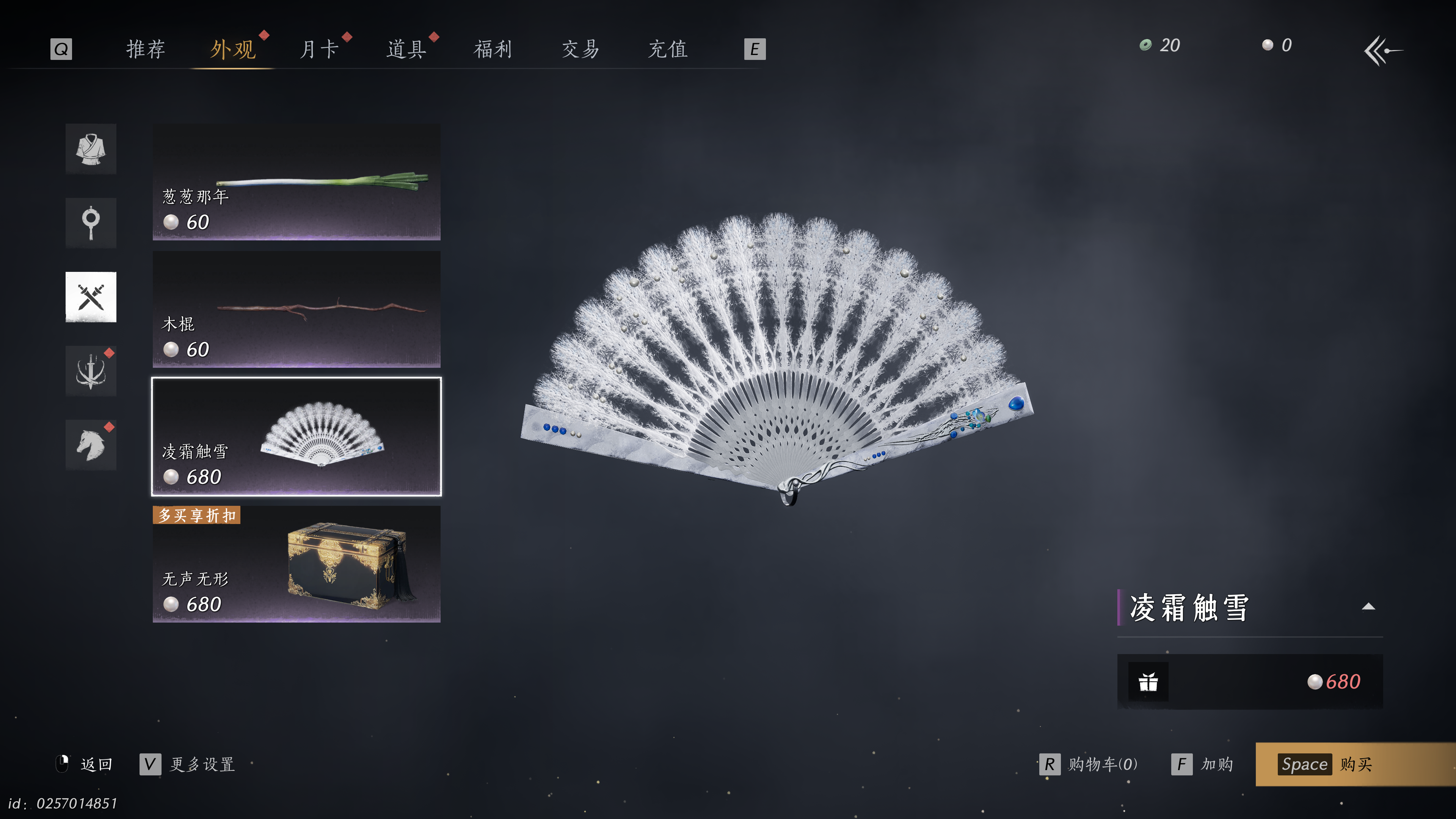The image size is (1456, 819).
Task: Expand the 凌霜触雪 details arrow
Action: [1368, 607]
